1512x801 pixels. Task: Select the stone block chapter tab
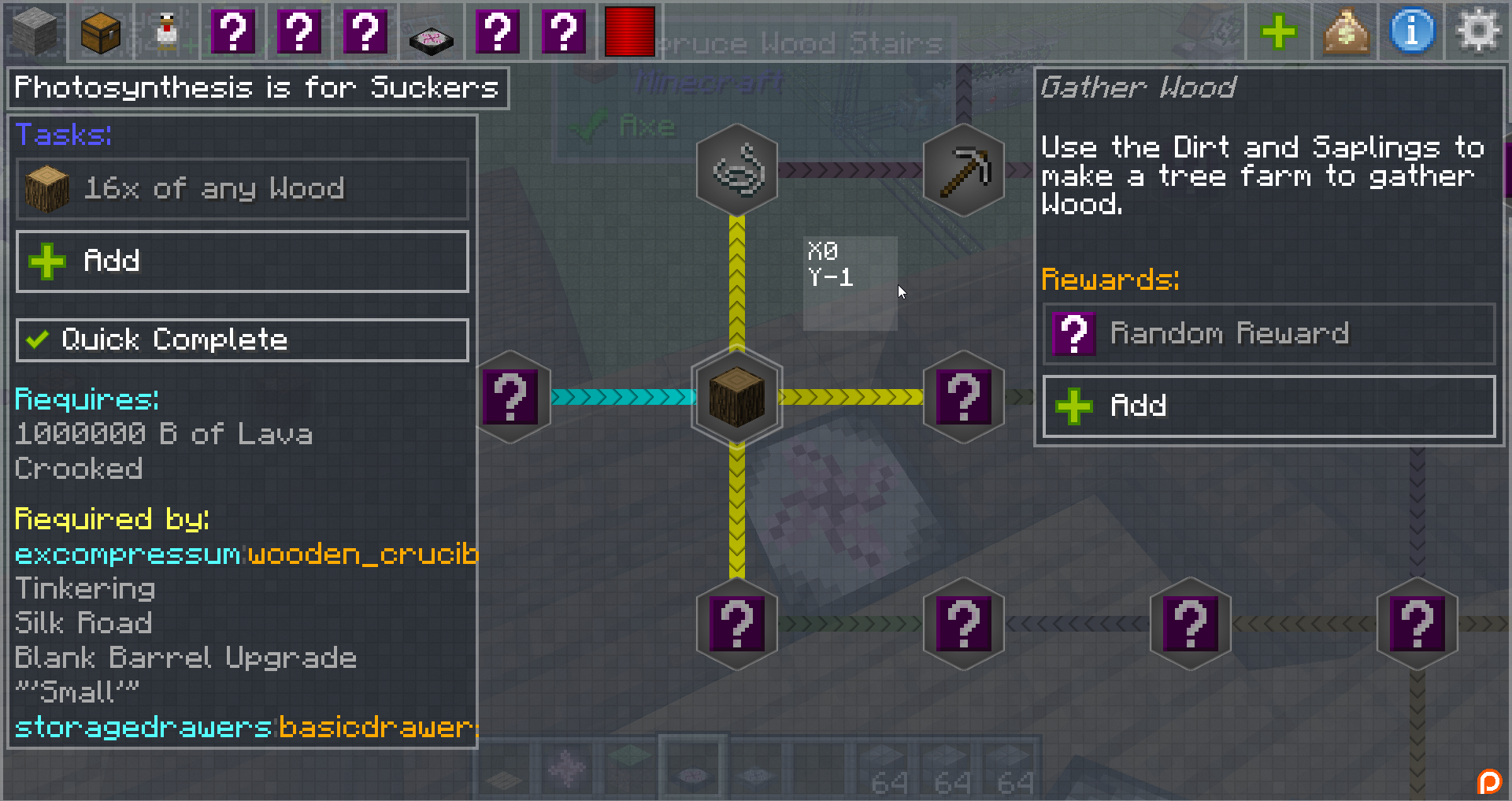[x=35, y=32]
